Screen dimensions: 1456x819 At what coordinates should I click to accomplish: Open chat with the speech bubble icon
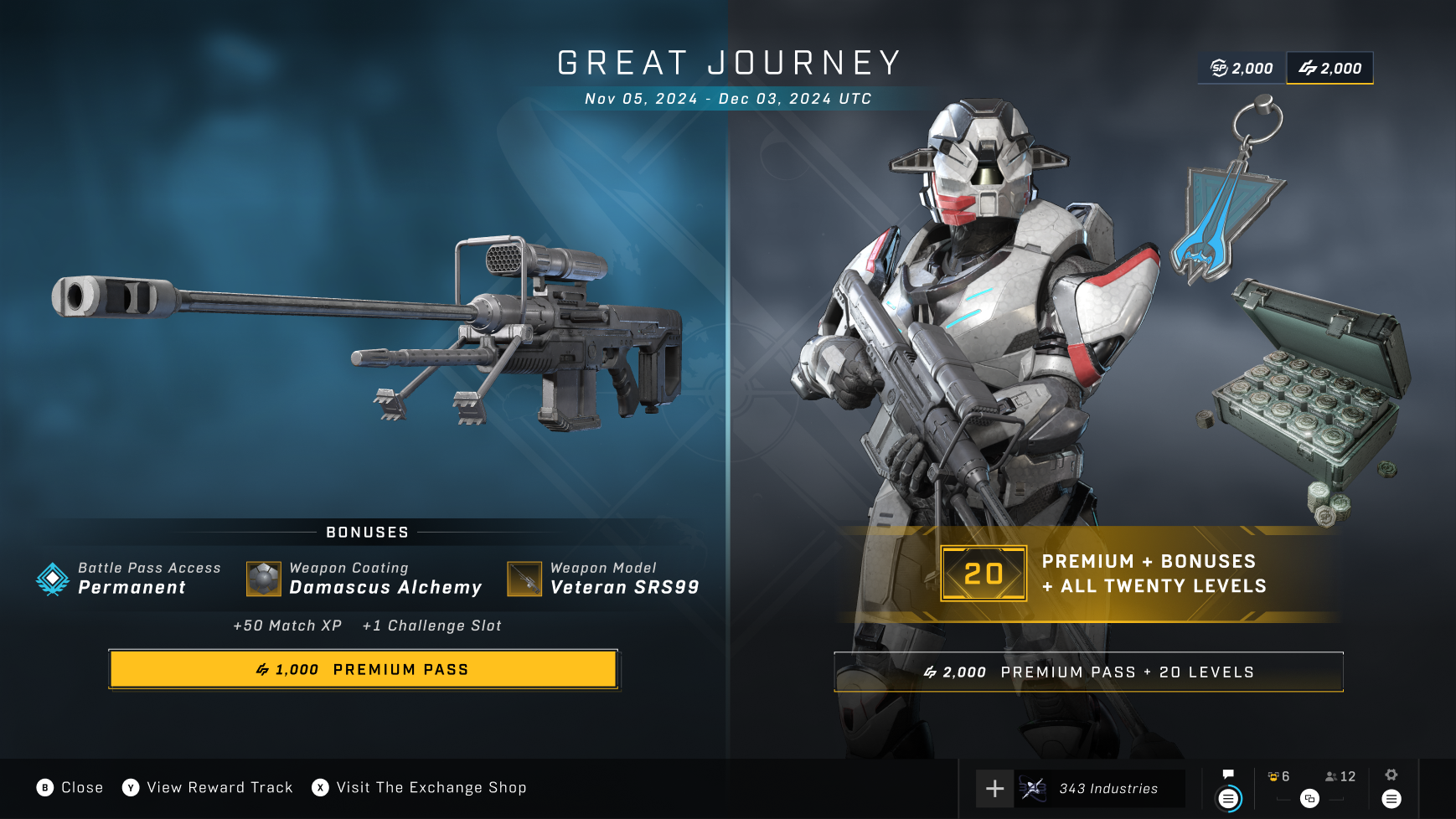(x=1228, y=775)
